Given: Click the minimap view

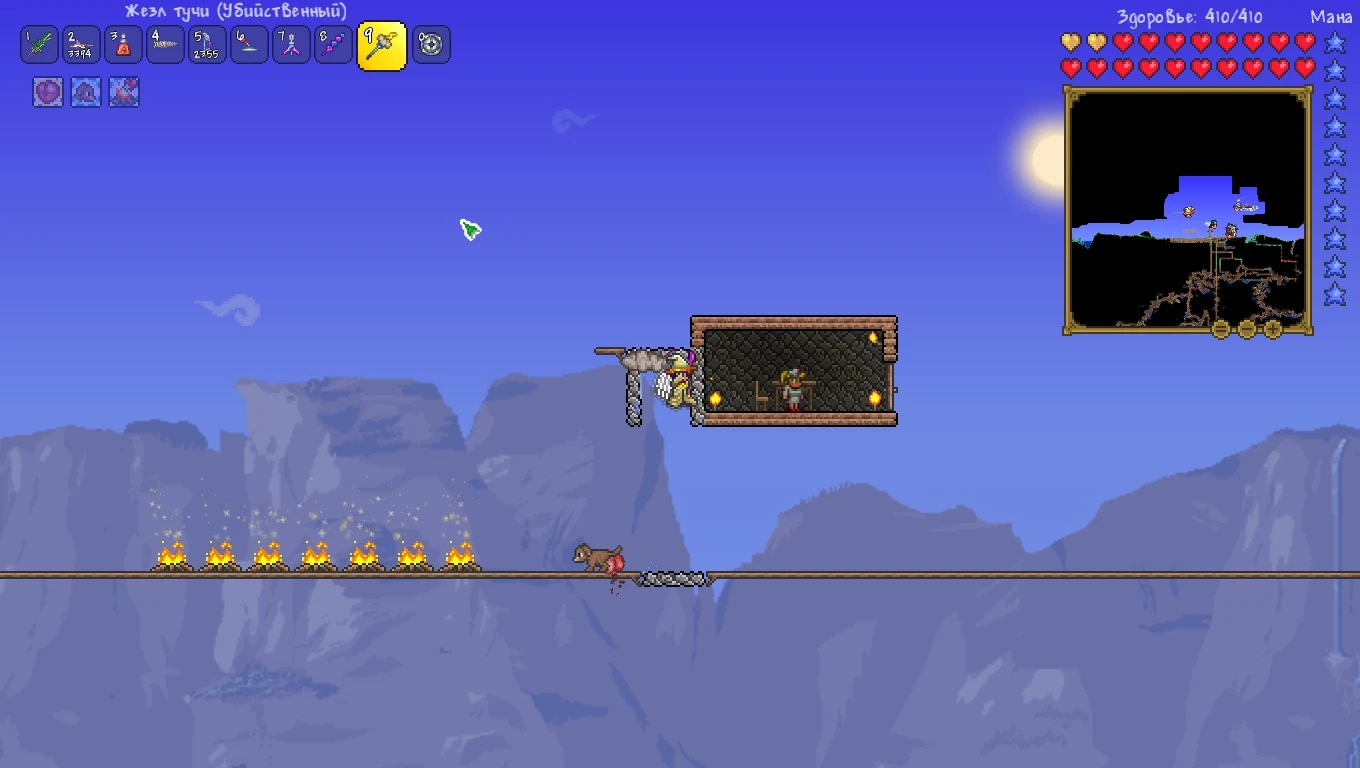Looking at the screenshot, I should coord(1187,208).
